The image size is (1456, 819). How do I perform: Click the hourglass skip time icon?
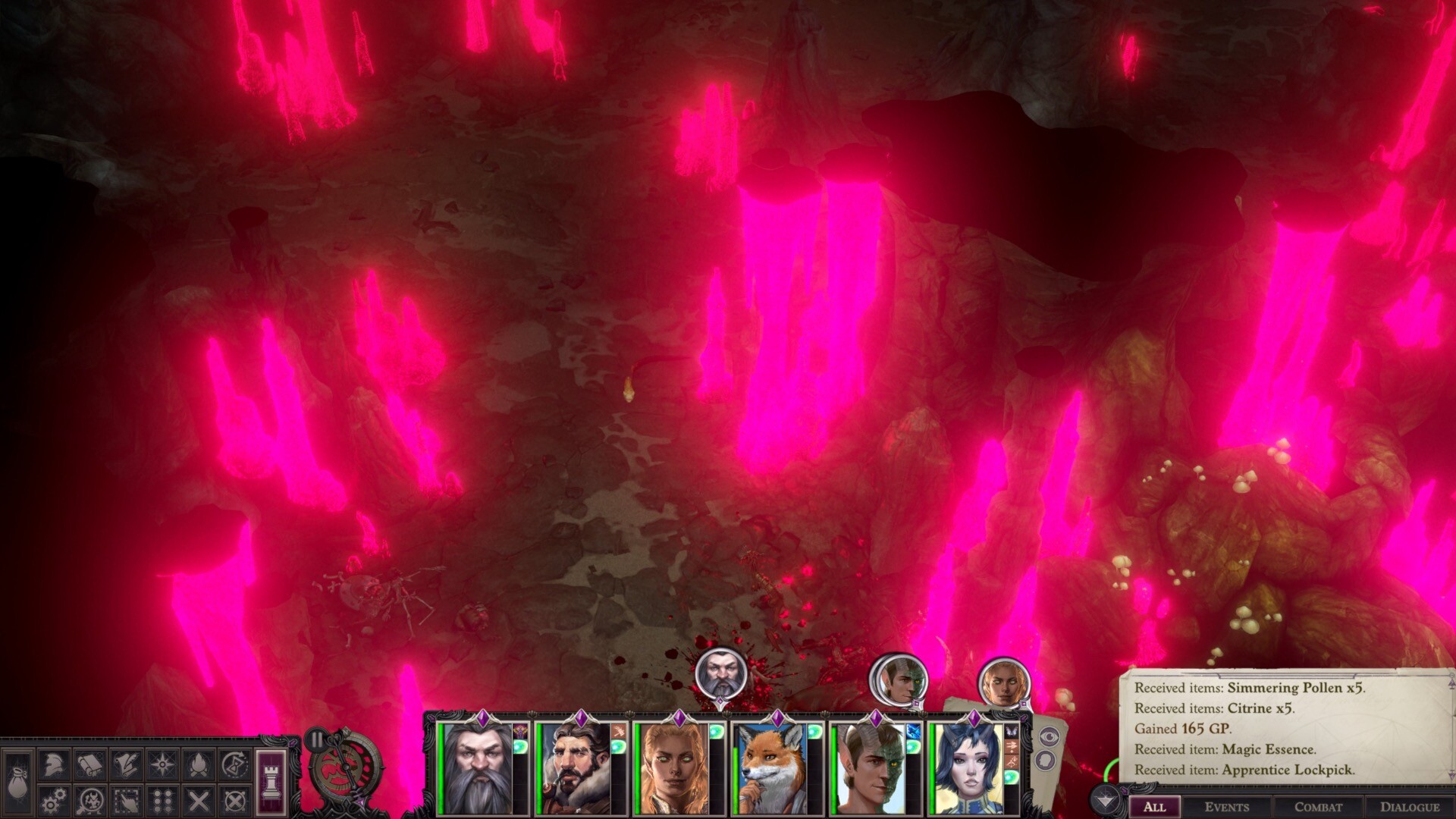point(235,764)
